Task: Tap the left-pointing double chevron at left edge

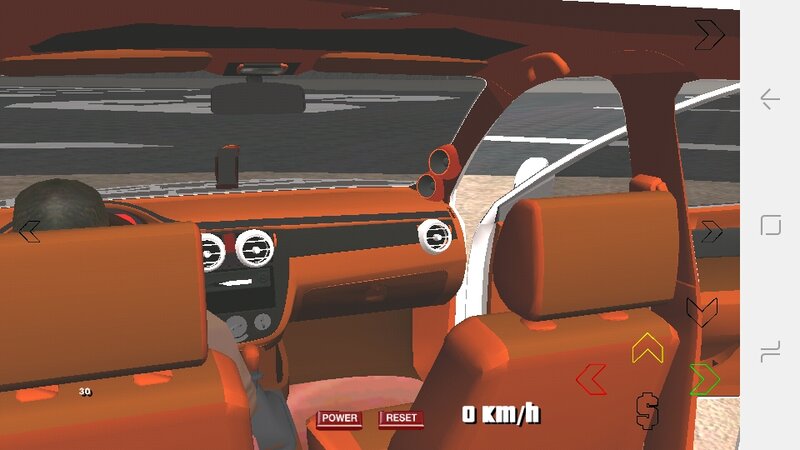Action: pyautogui.click(x=29, y=231)
